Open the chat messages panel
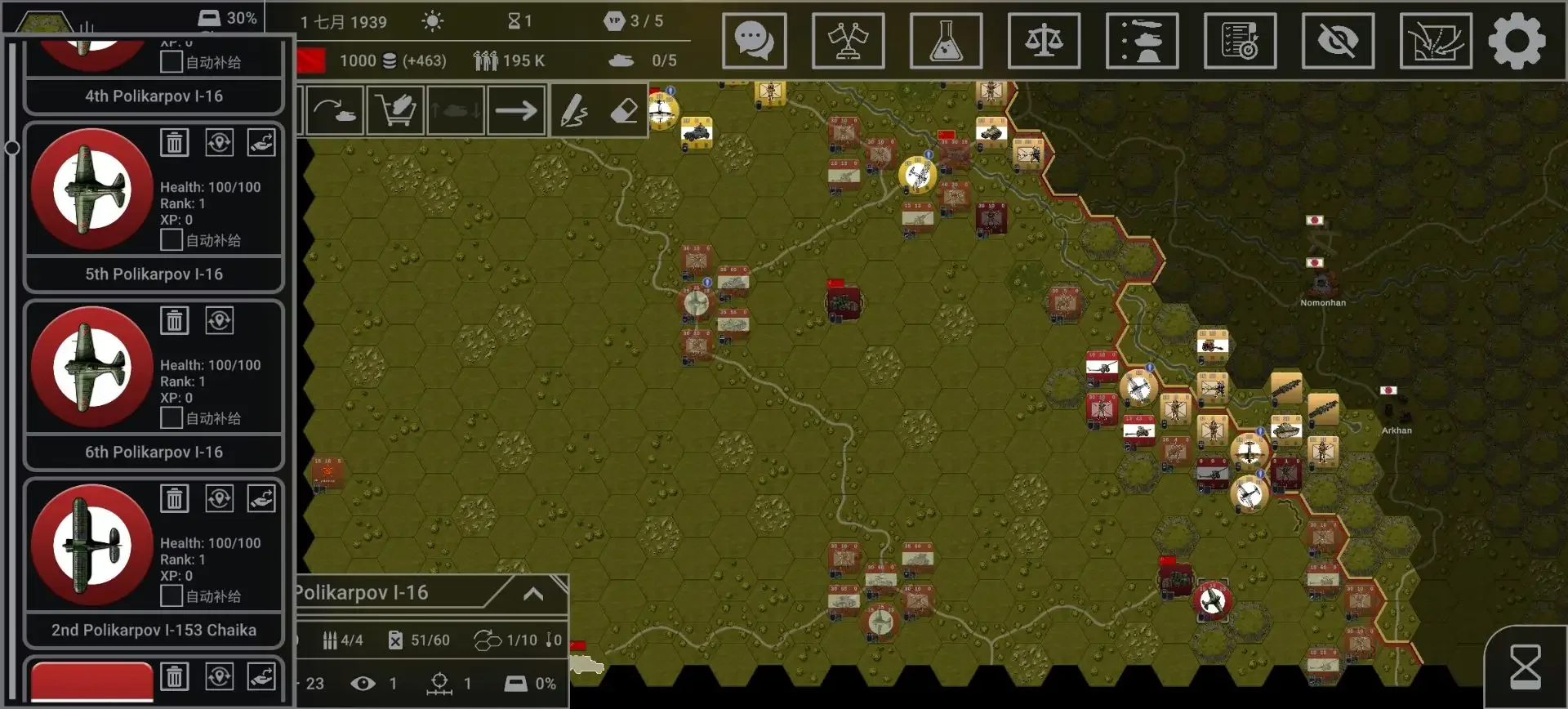This screenshot has height=709, width=1568. pos(754,41)
